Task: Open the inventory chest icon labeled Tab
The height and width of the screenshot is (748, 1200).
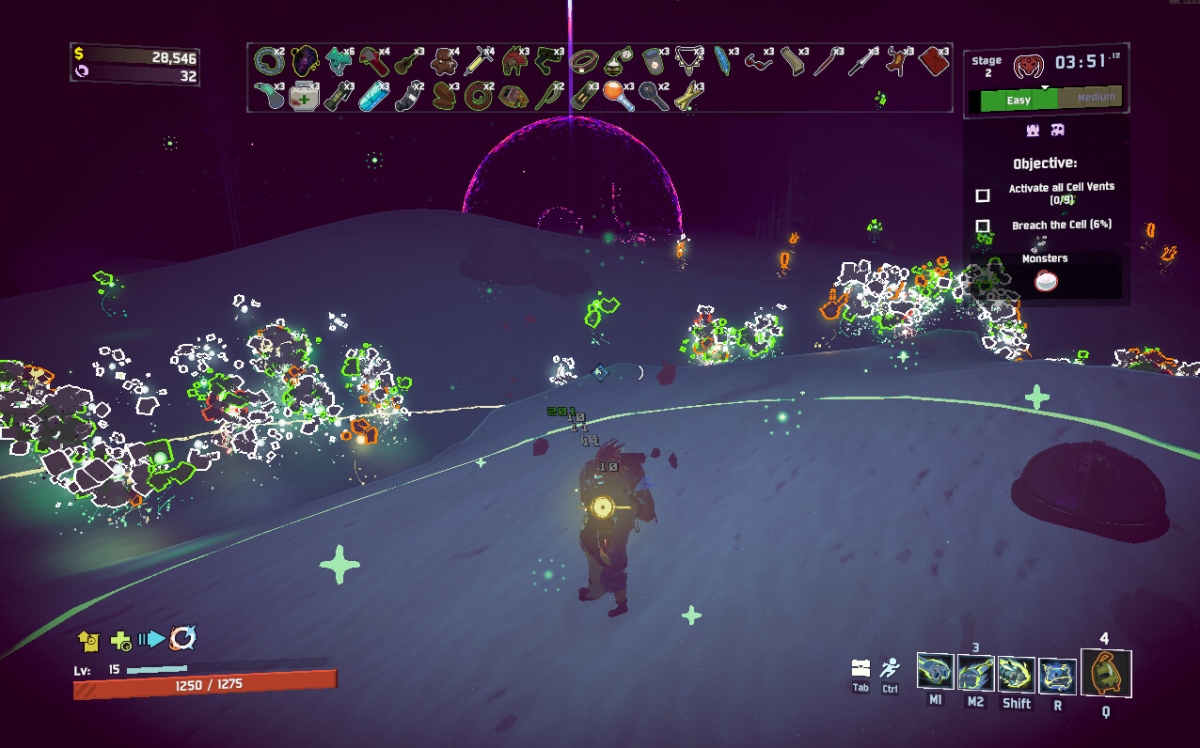Action: tap(860, 668)
